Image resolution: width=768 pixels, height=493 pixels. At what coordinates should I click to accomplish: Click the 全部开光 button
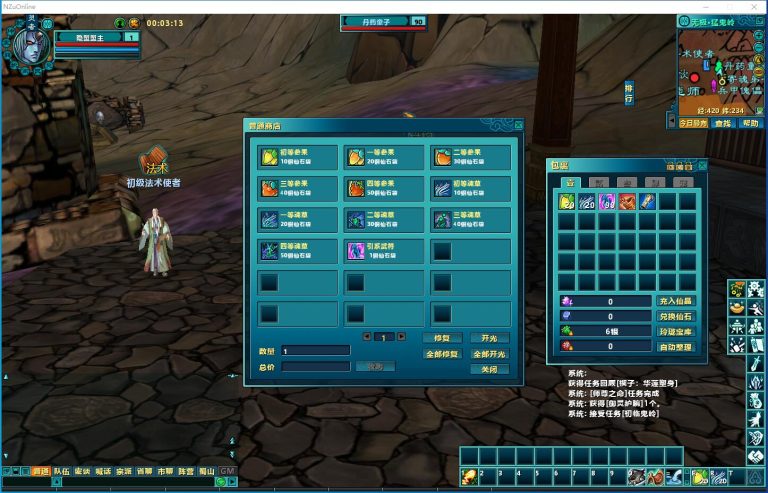tap(489, 354)
